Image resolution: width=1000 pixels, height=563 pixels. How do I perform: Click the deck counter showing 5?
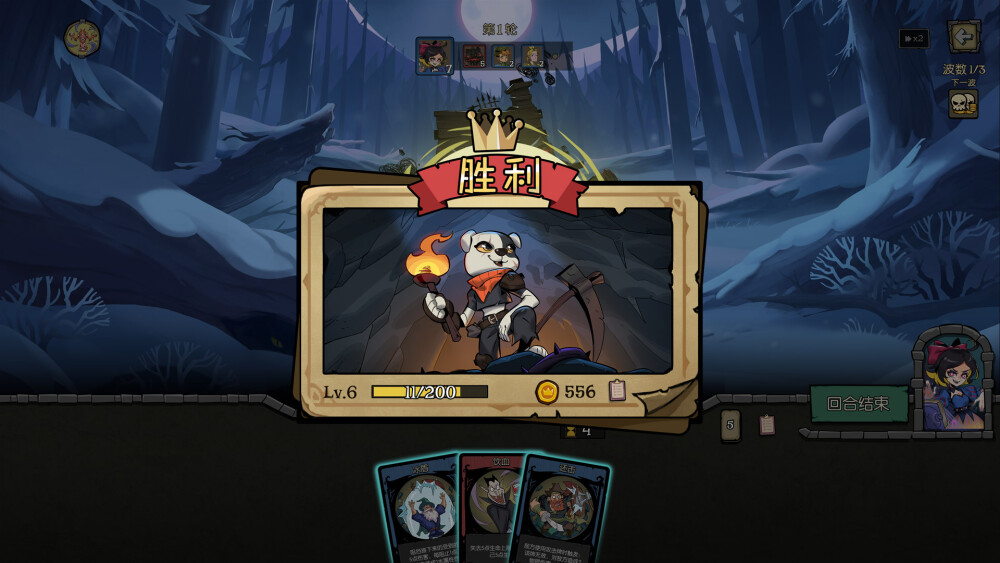click(x=731, y=425)
